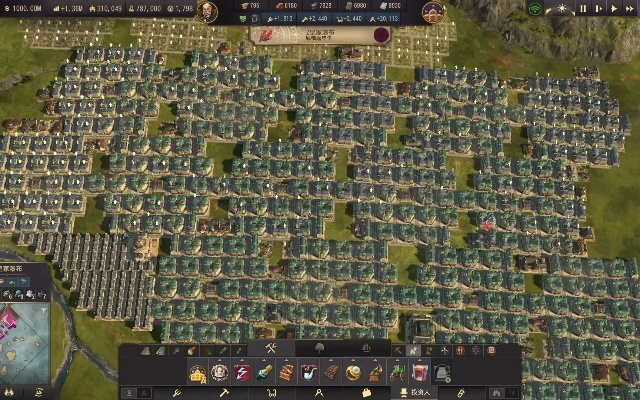The width and height of the screenshot is (640, 400).
Task: Open the crossed hammers build category
Action: 270,349
